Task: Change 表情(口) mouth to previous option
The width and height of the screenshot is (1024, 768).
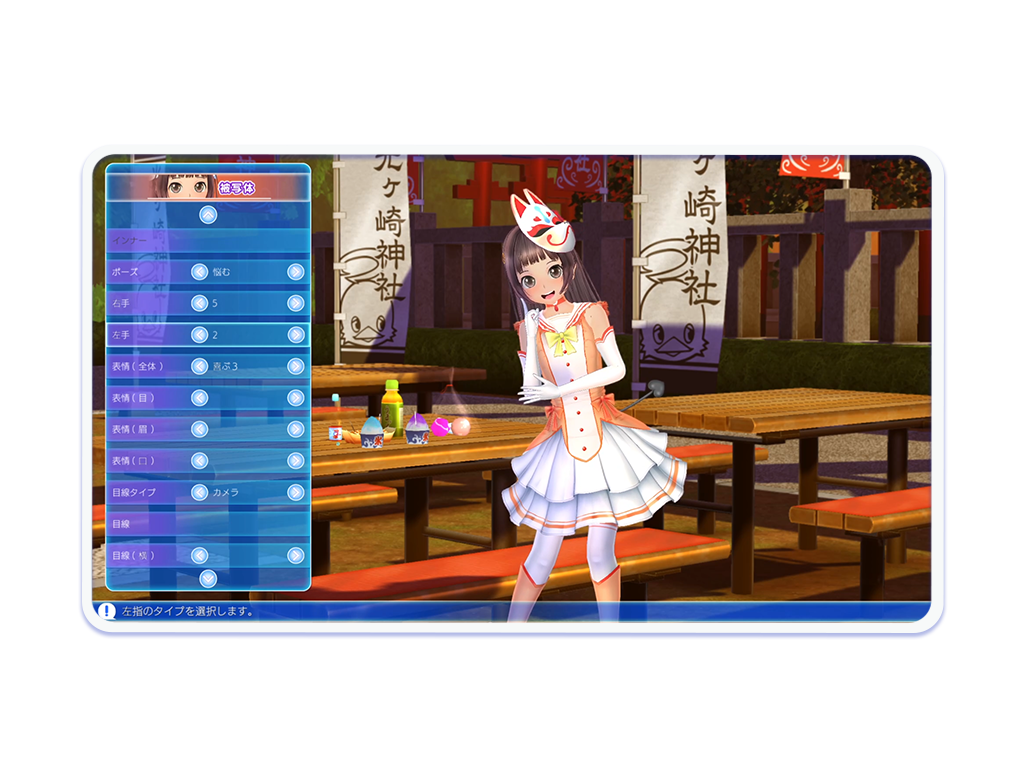Action: point(200,461)
